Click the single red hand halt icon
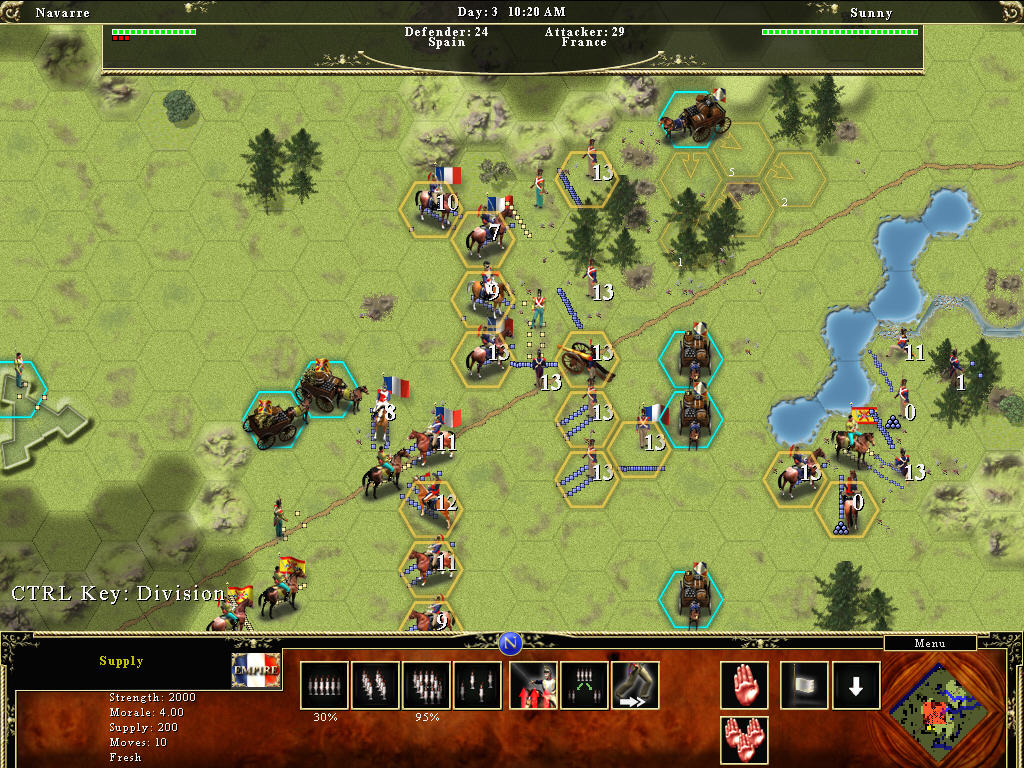 745,685
